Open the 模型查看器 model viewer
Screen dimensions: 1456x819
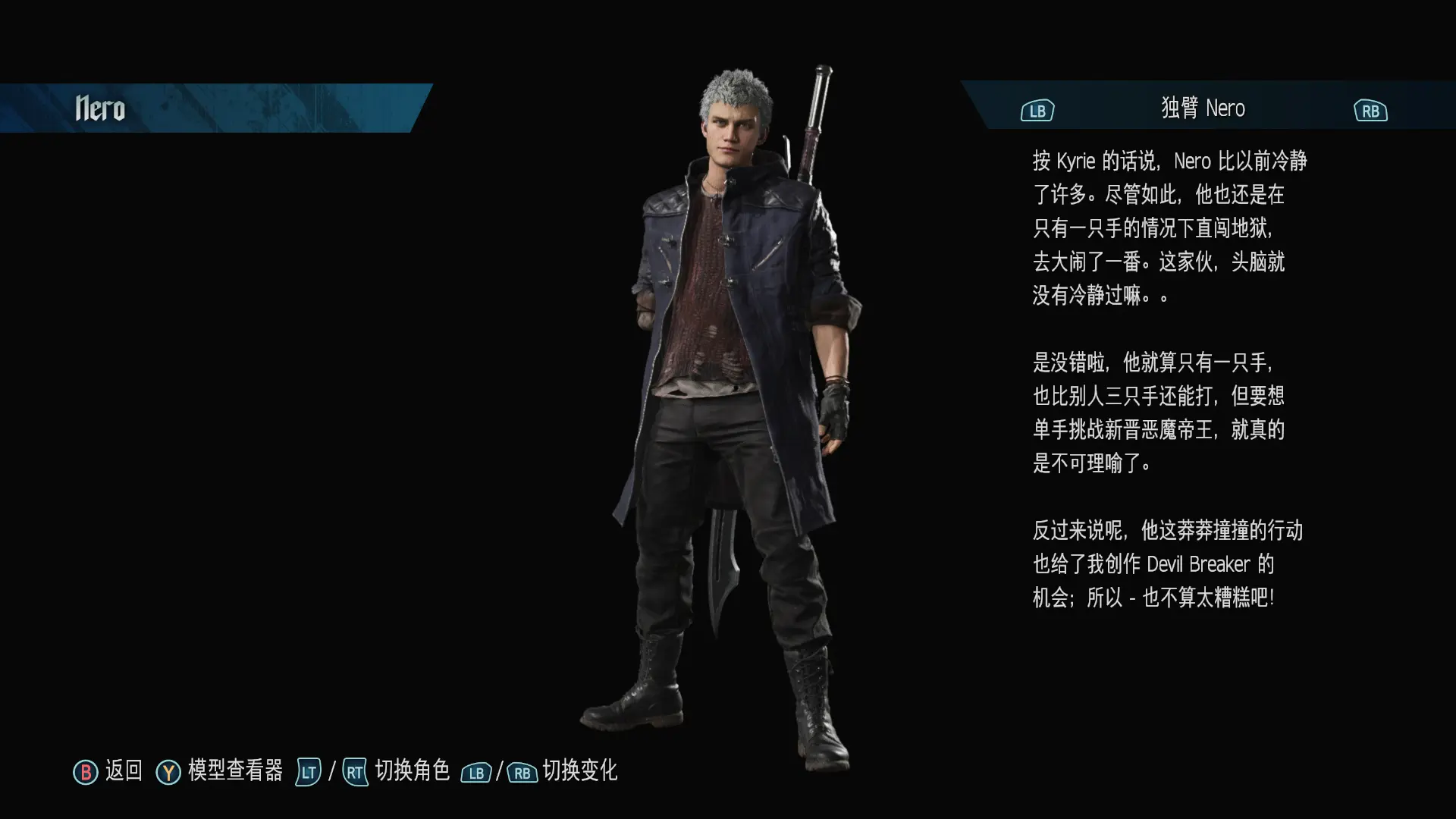[234, 771]
